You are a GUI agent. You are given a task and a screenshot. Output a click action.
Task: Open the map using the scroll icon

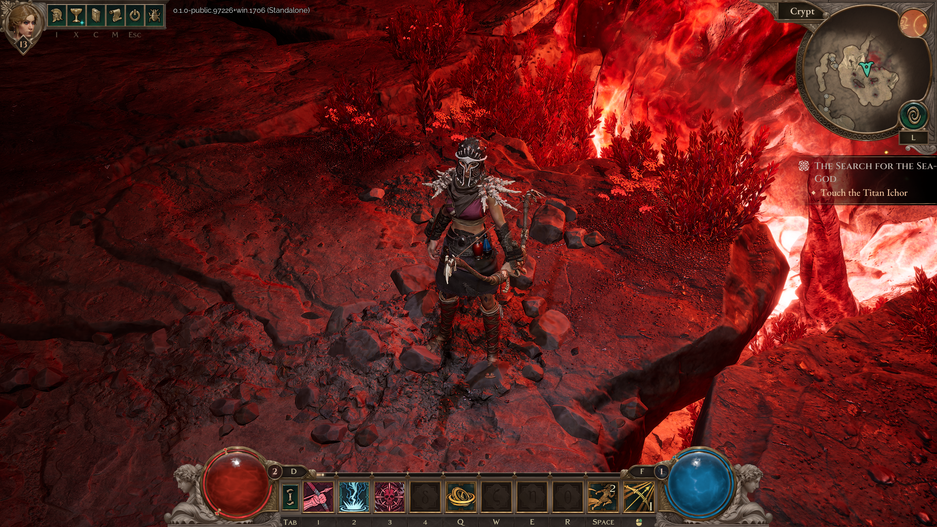(x=115, y=16)
